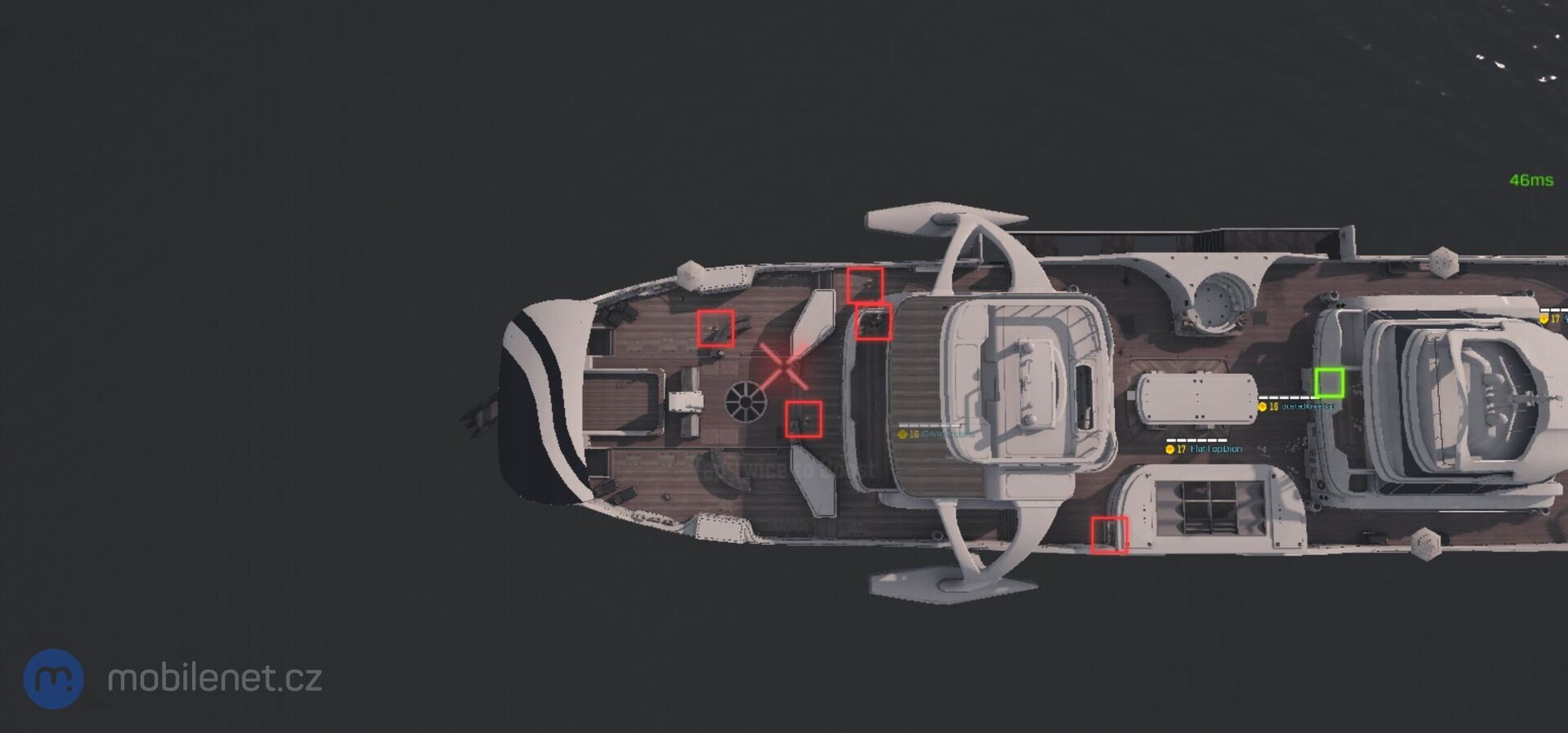
Task: Click FlatTopDion's segmented health bar
Action: tap(1198, 440)
